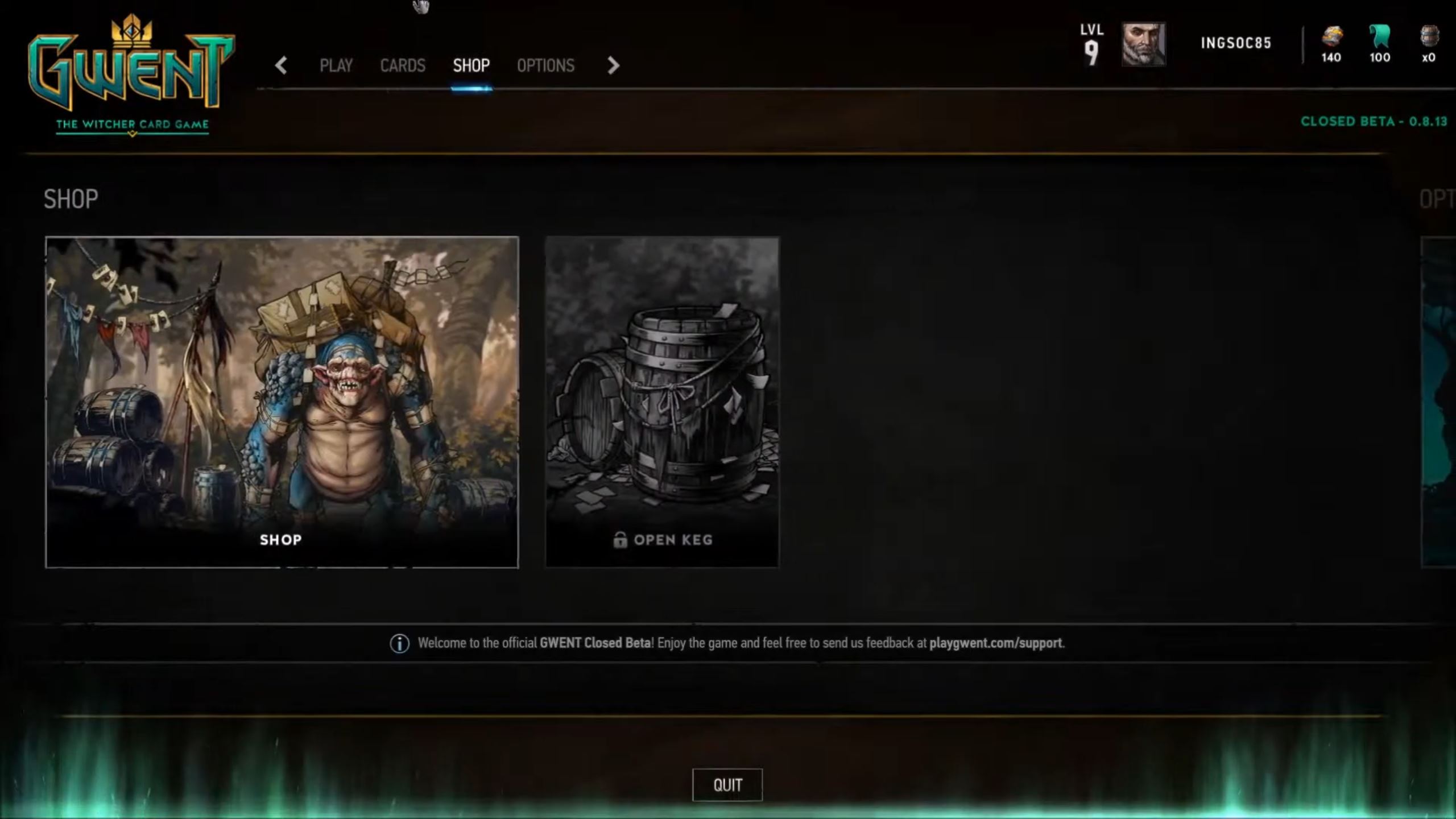Image resolution: width=1456 pixels, height=819 pixels.
Task: Click the blue underline indicator under SHOP
Action: (472, 89)
